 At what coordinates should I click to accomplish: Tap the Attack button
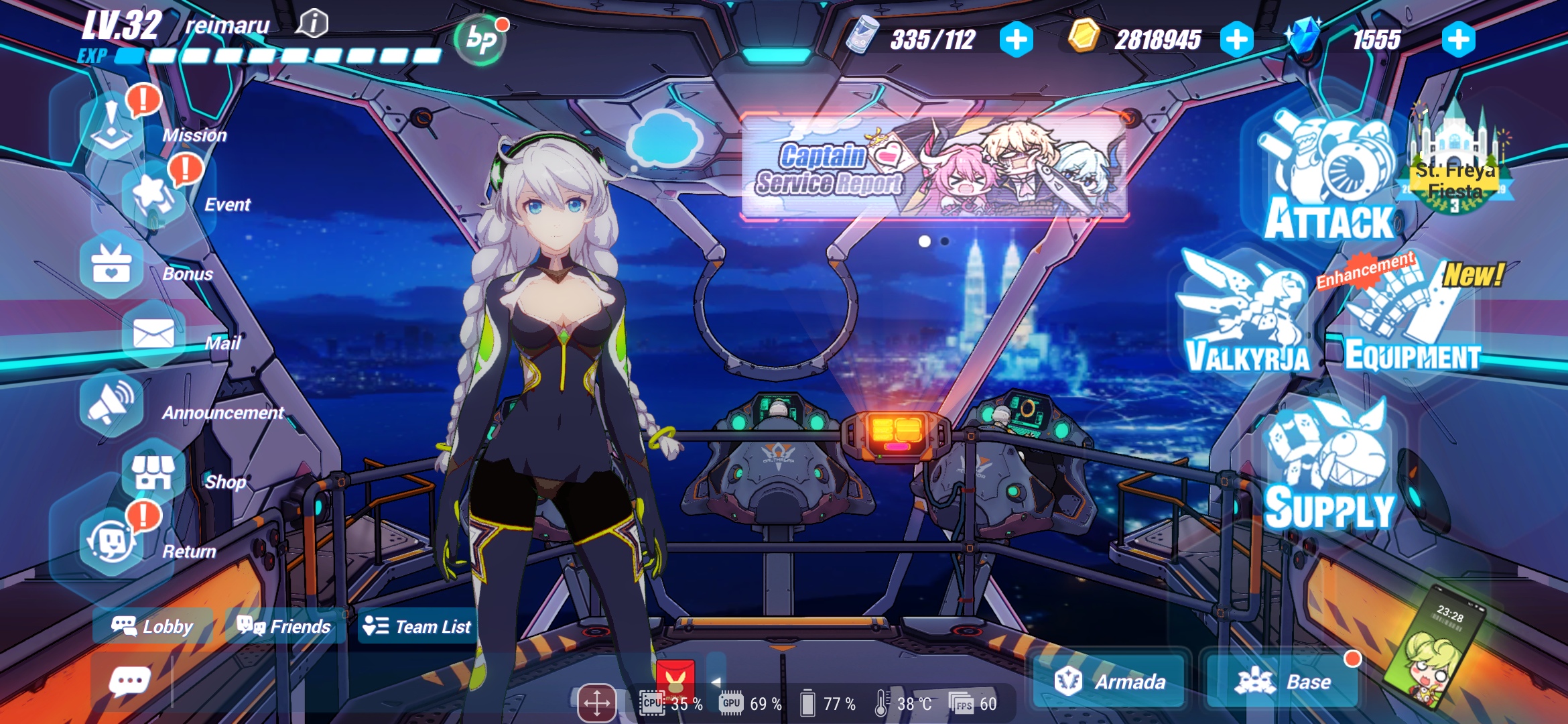(x=1329, y=180)
